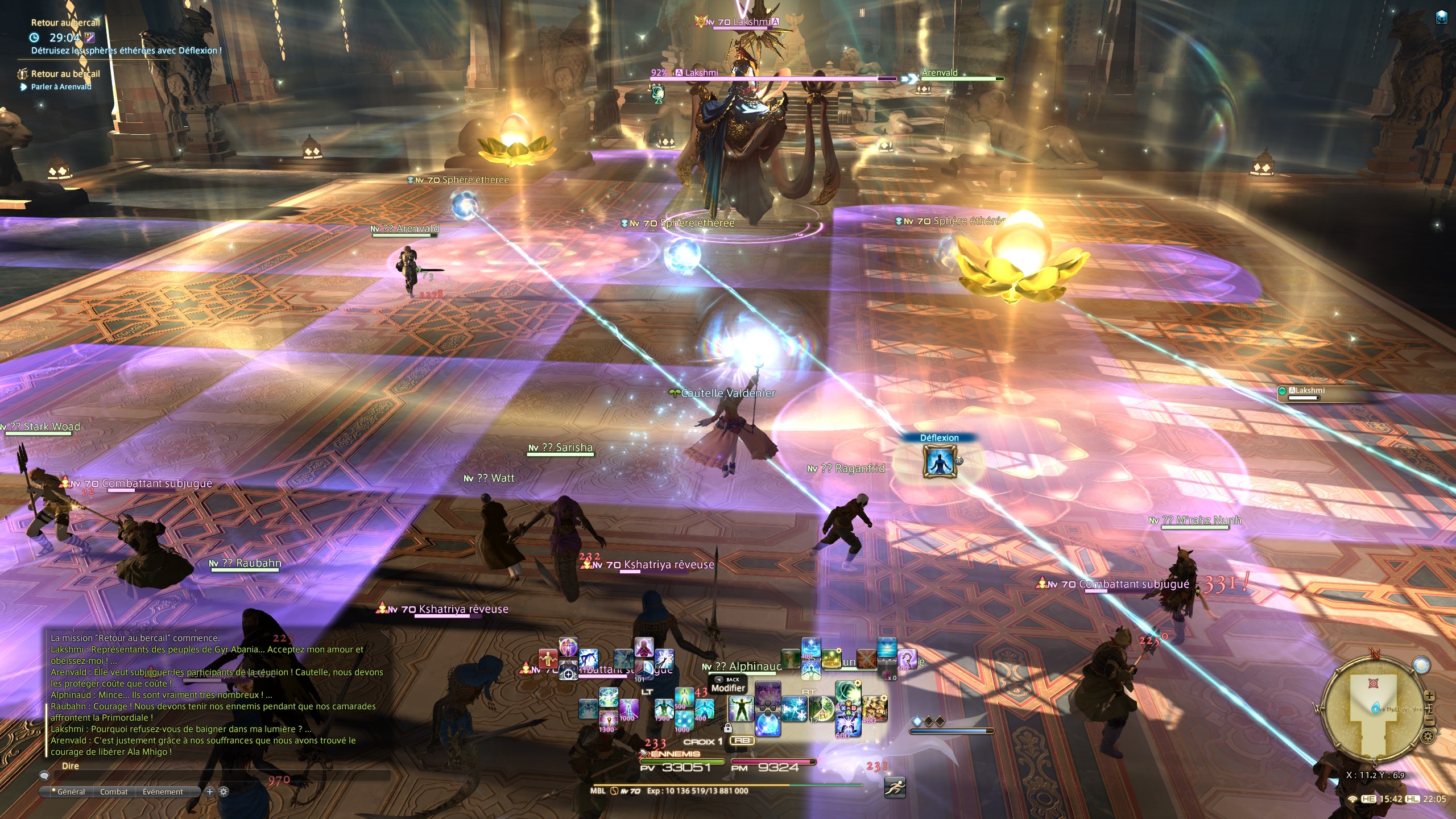Open minimap settings gear
The width and height of the screenshot is (1456, 819).
coord(1427,737)
